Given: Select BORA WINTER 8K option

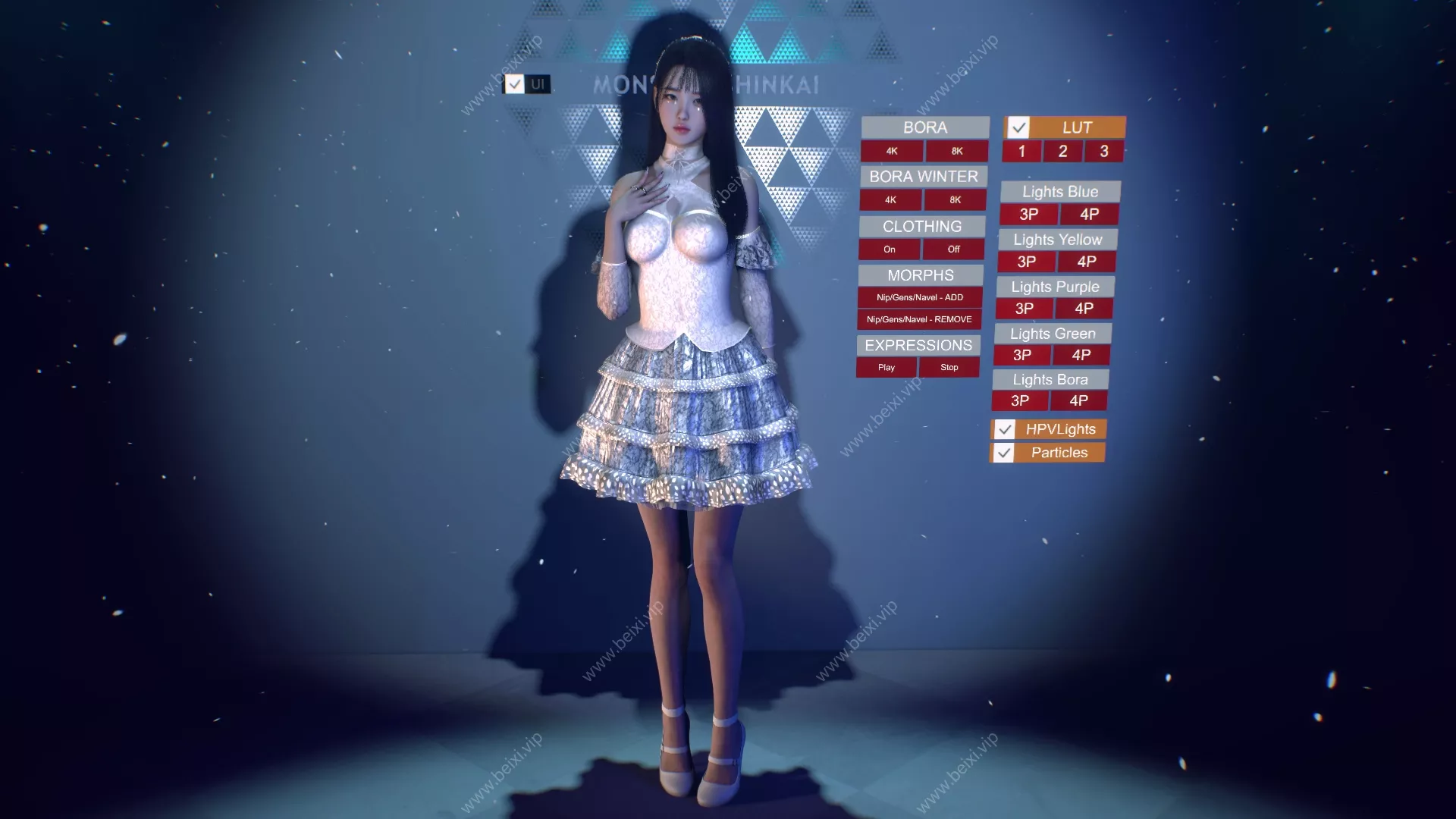Looking at the screenshot, I should point(955,200).
